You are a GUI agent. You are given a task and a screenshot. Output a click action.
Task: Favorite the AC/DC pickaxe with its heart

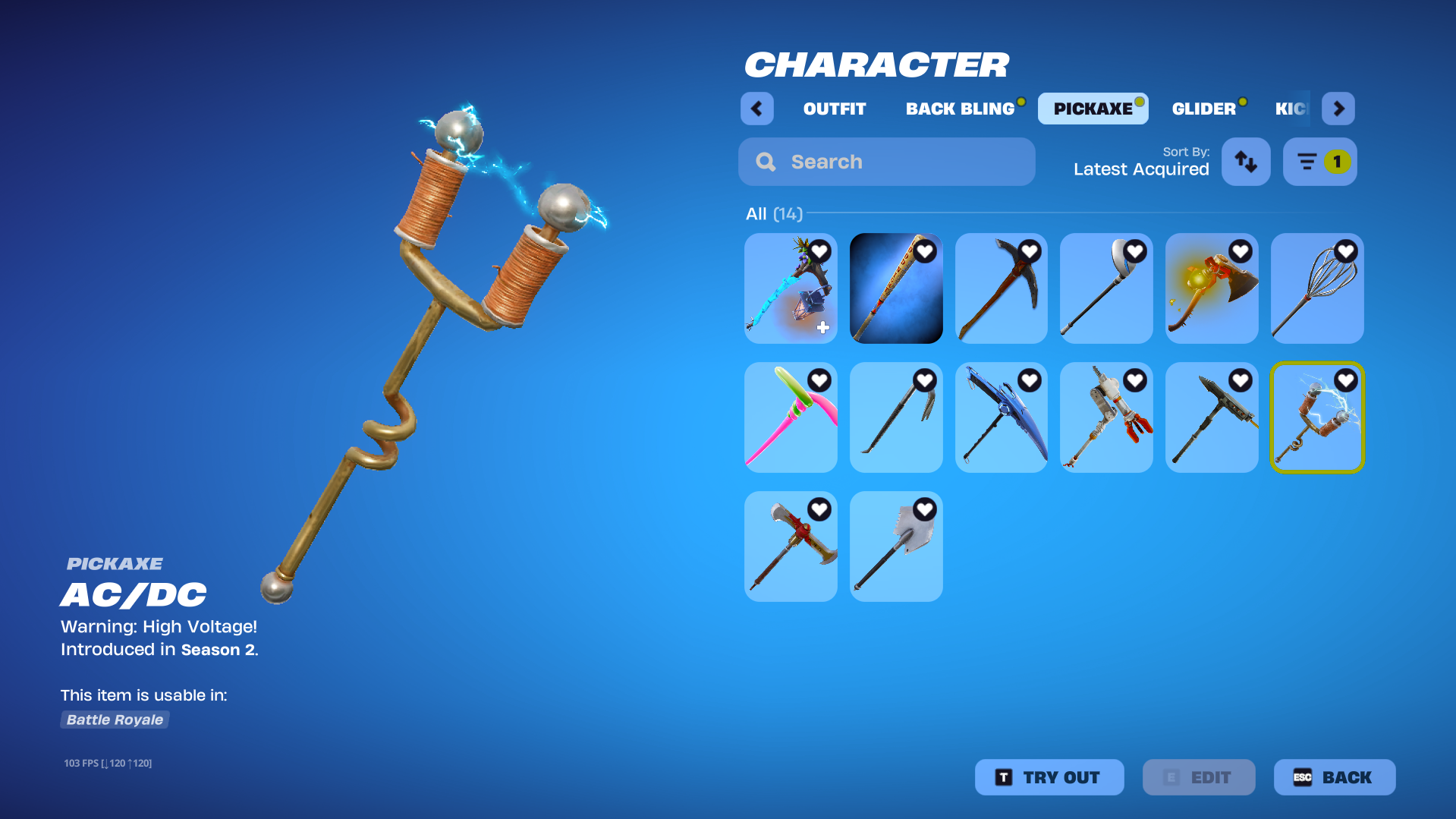(1345, 380)
